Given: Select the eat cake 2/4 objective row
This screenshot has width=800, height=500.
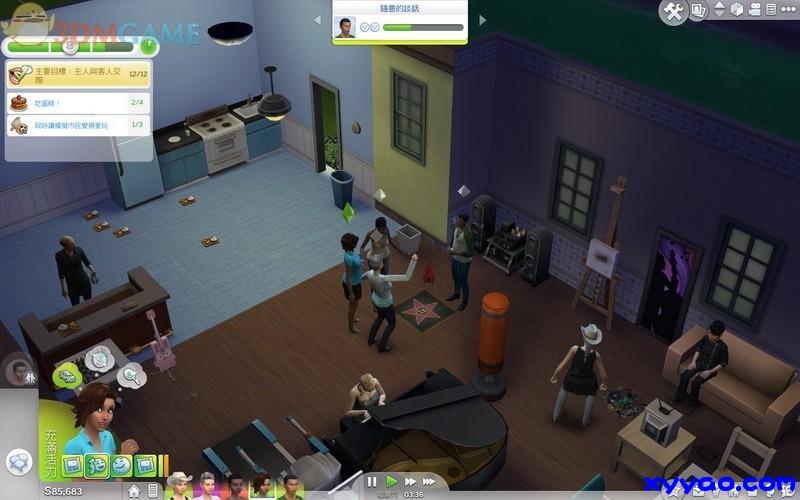Looking at the screenshot, I should [x=78, y=101].
